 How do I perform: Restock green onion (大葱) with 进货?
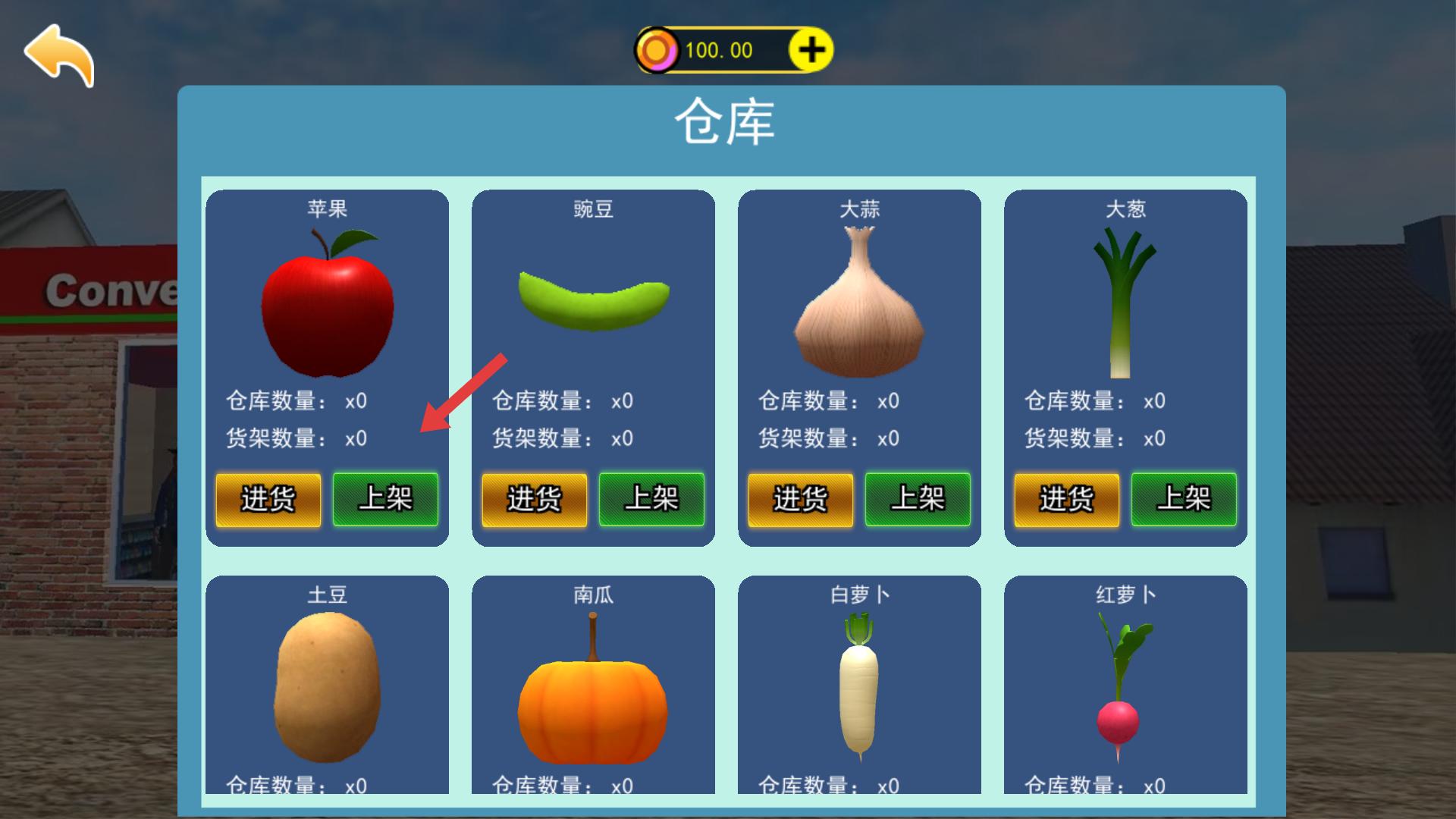click(1067, 499)
